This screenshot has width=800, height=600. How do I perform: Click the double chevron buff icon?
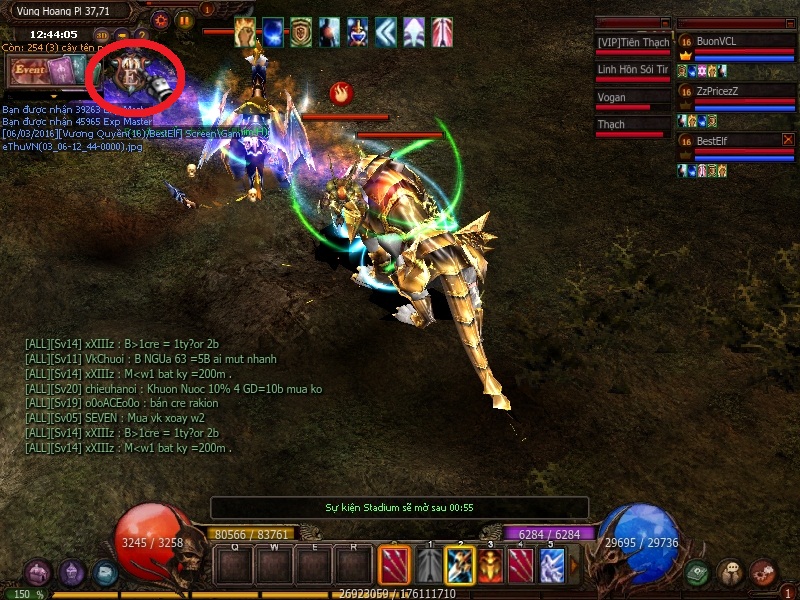387,34
